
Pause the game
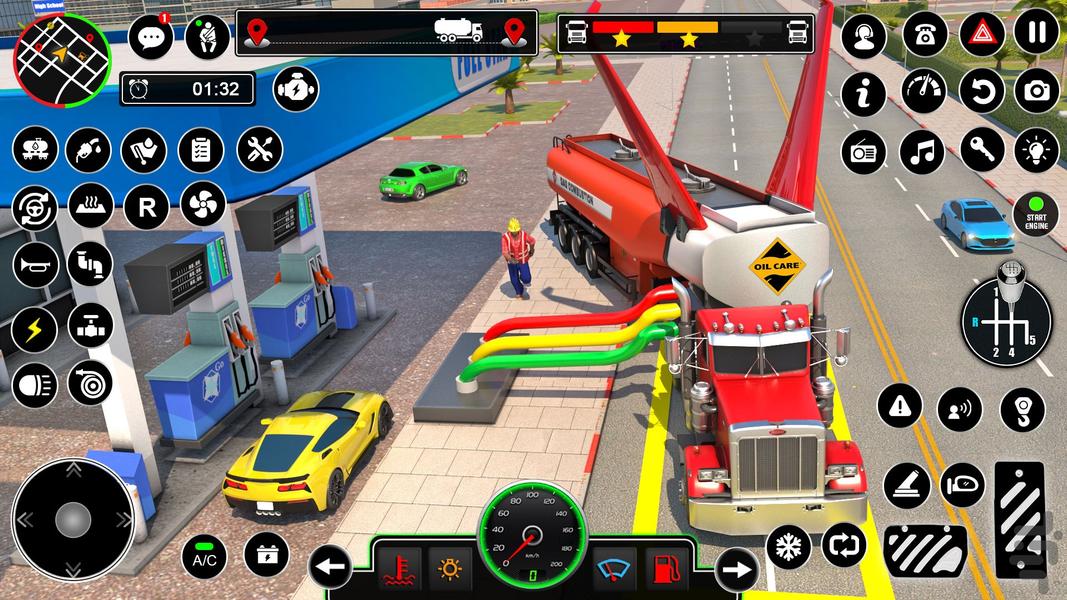(1037, 34)
